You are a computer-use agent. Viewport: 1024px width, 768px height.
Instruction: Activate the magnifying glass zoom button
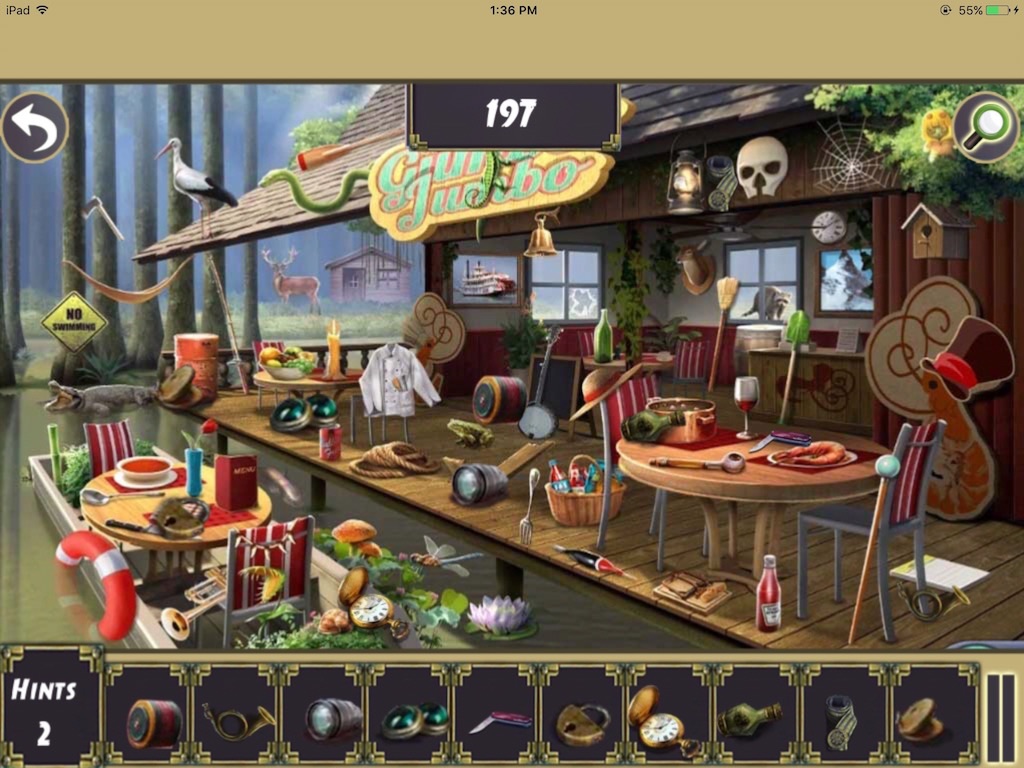click(985, 128)
